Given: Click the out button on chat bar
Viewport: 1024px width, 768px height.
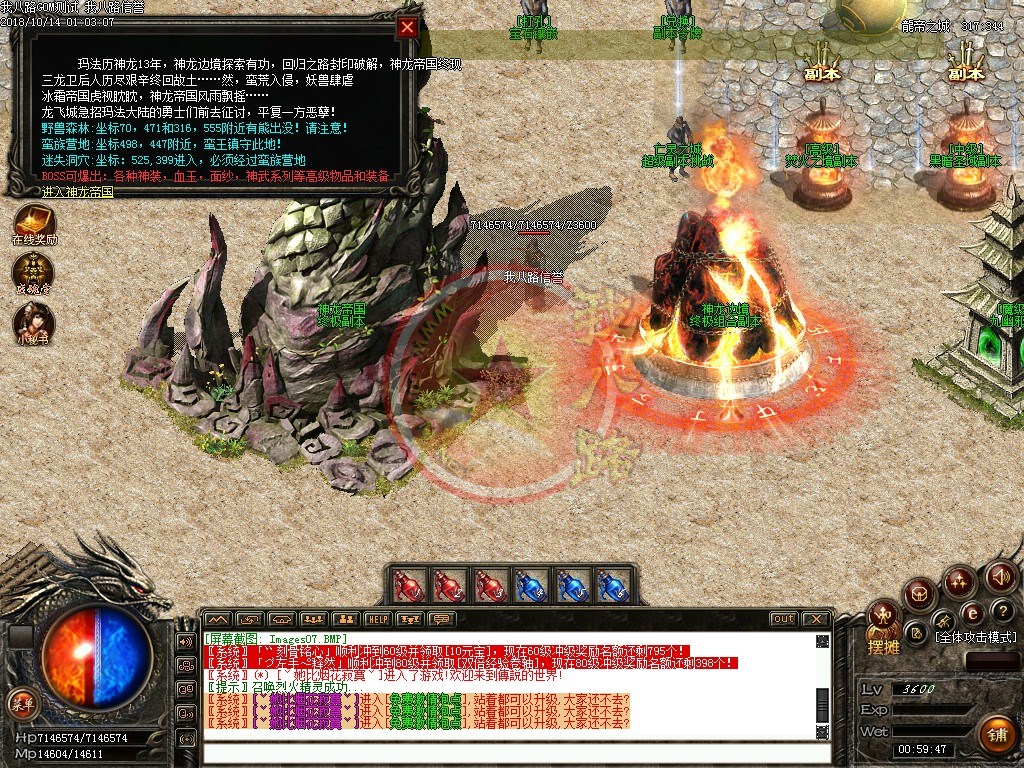Looking at the screenshot, I should pyautogui.click(x=784, y=619).
